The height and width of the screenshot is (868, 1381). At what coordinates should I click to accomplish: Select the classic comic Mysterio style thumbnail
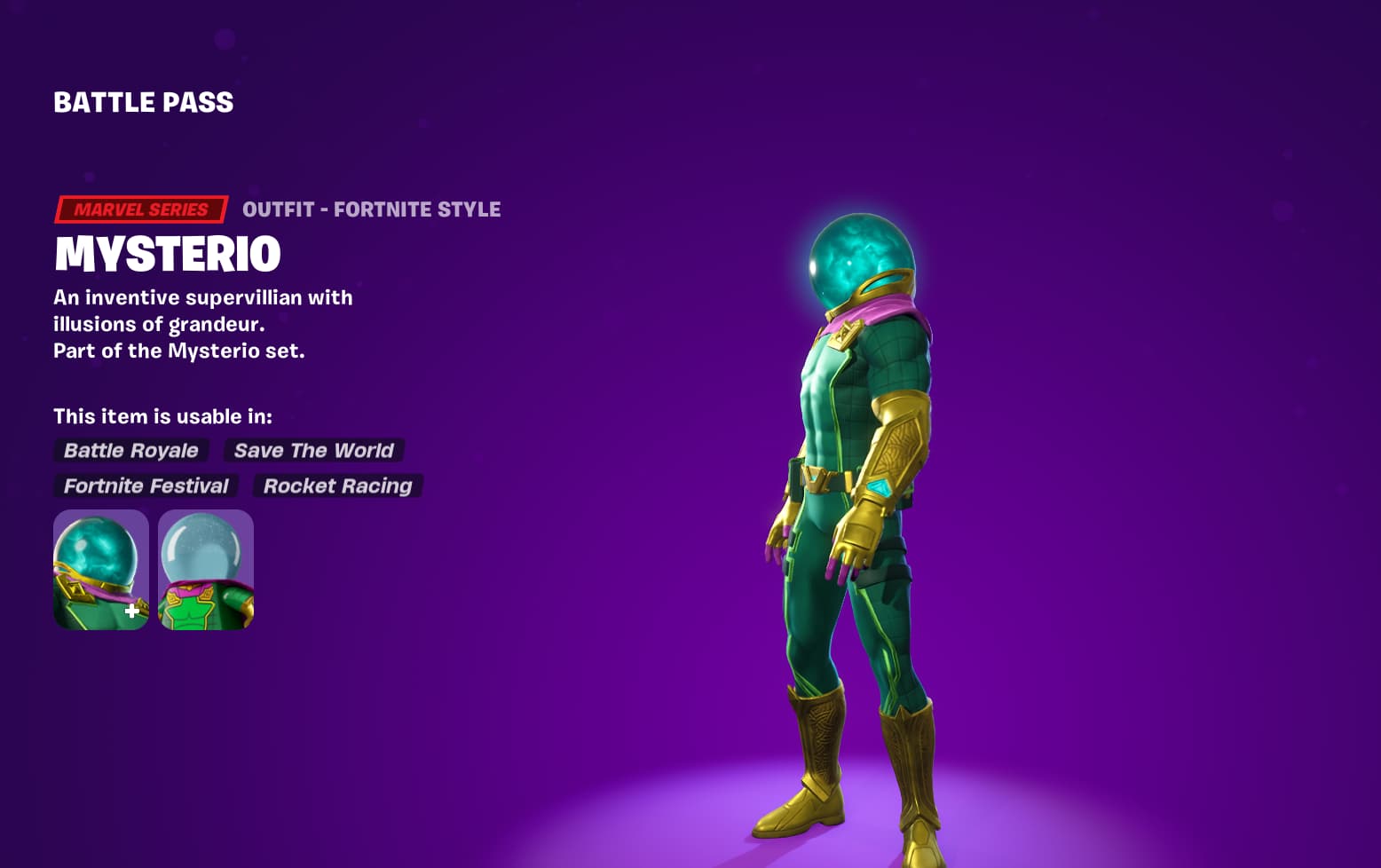(x=206, y=568)
